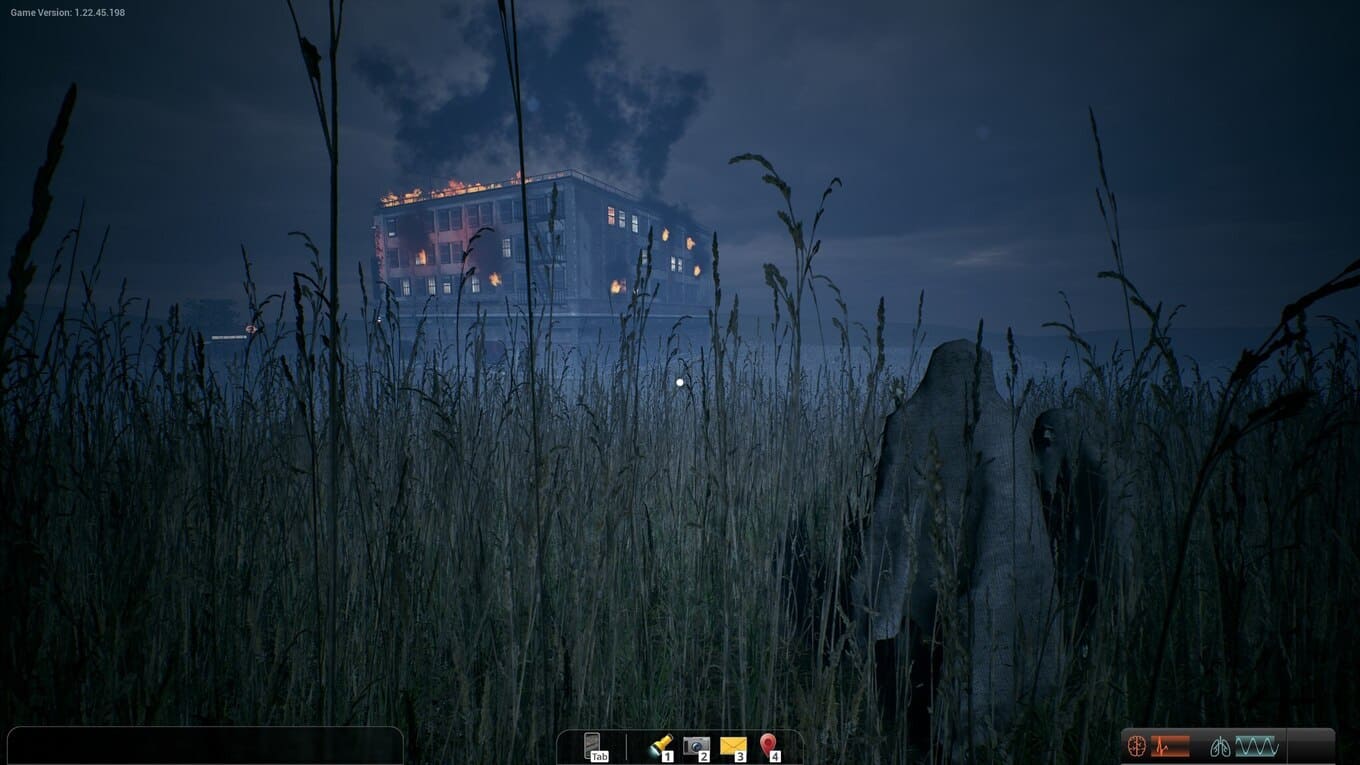Viewport: 1360px width, 765px height.
Task: Choose the camera hotbar item
Action: (696, 746)
